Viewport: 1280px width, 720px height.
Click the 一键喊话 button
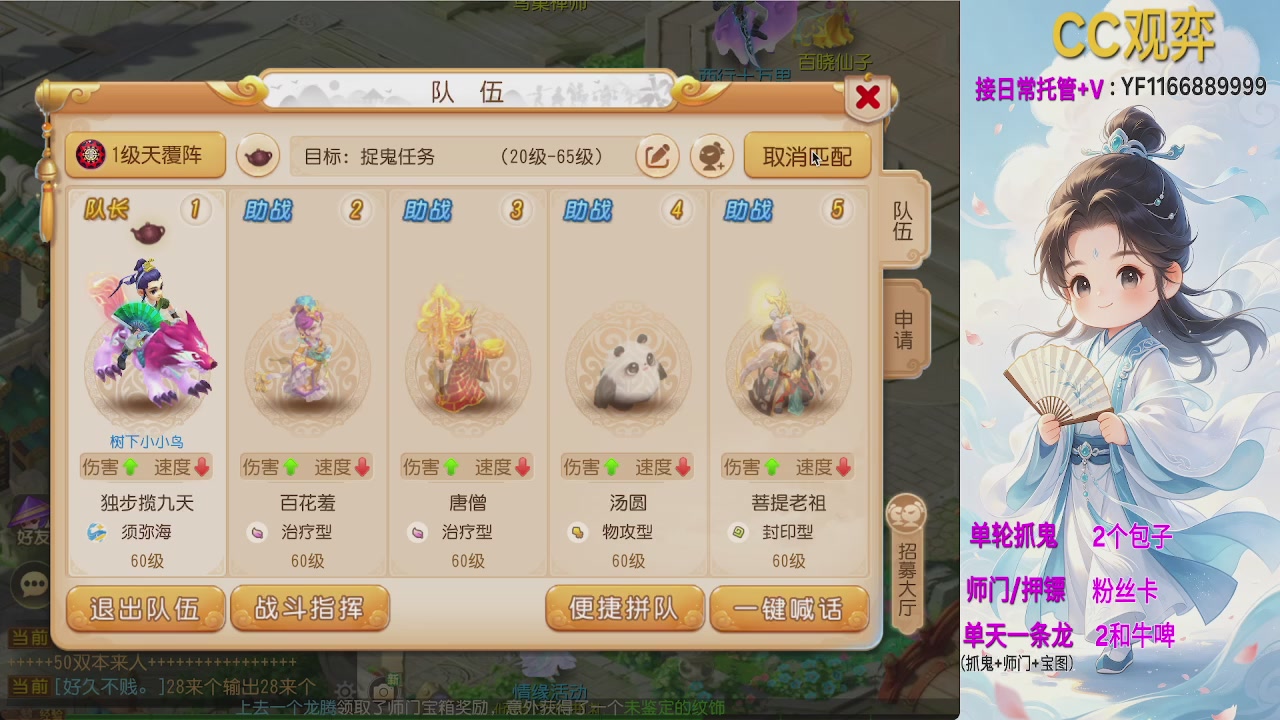coord(790,608)
